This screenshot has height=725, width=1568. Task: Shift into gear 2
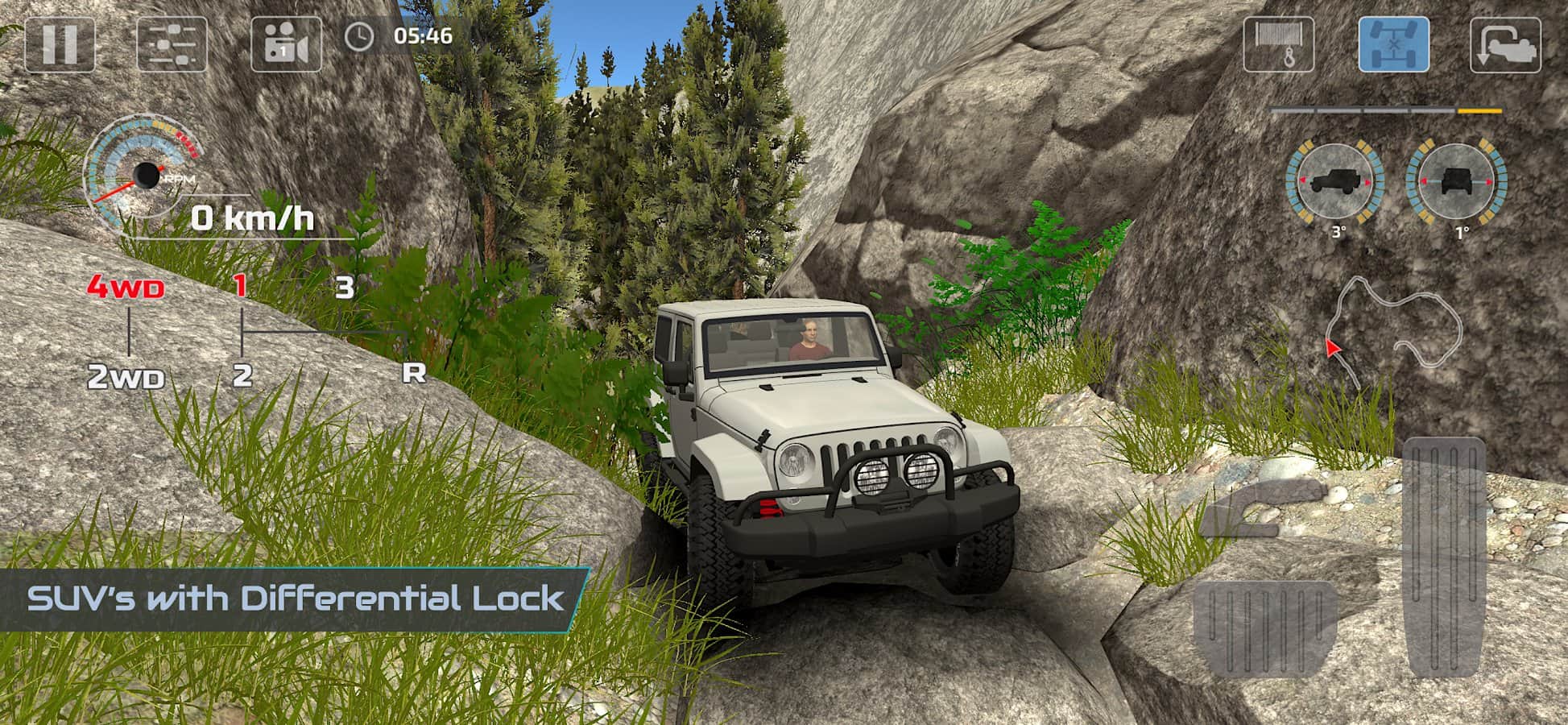point(242,375)
